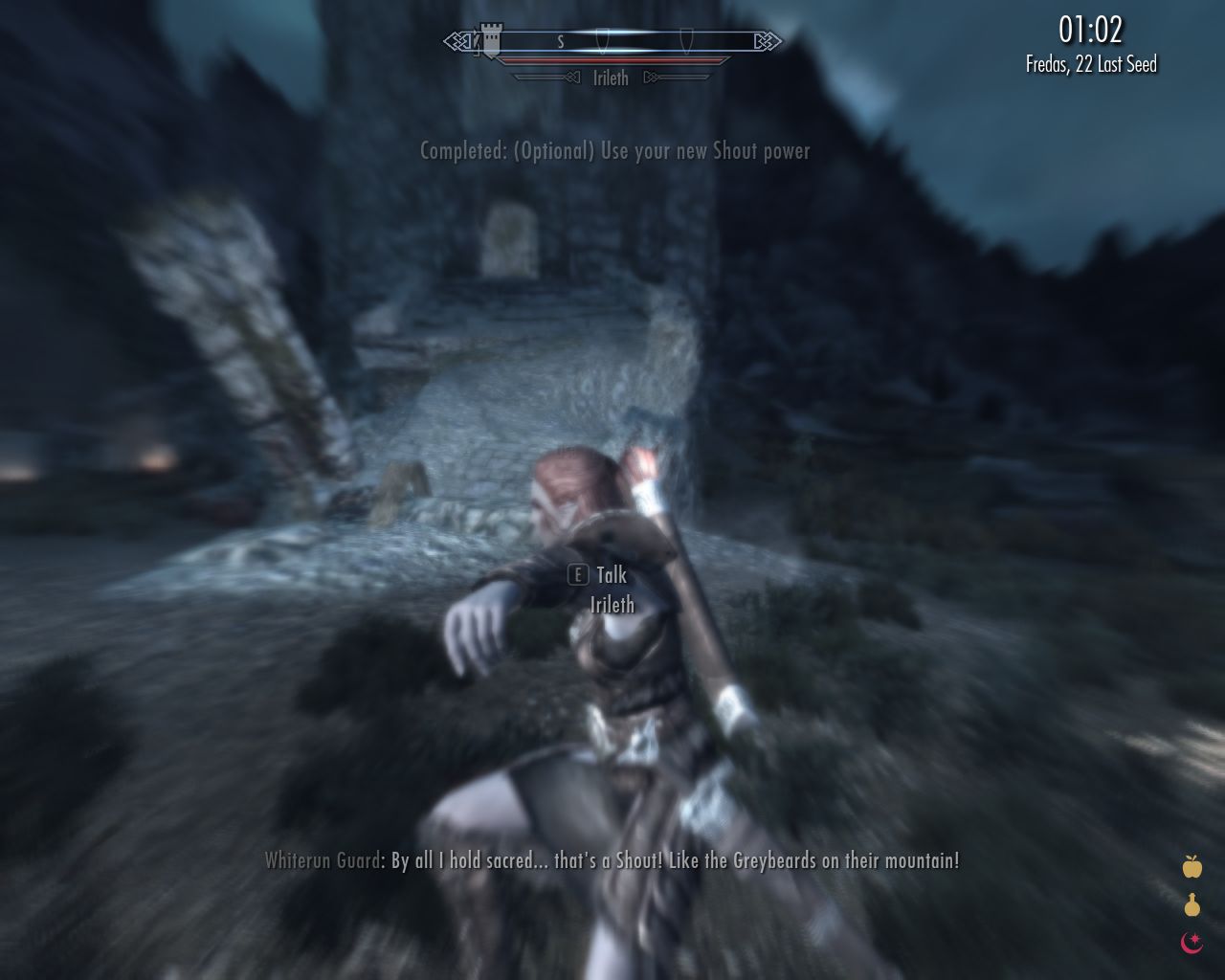Image resolution: width=1225 pixels, height=980 pixels.
Task: Select Irileth's name under her health bar
Action: pos(610,78)
